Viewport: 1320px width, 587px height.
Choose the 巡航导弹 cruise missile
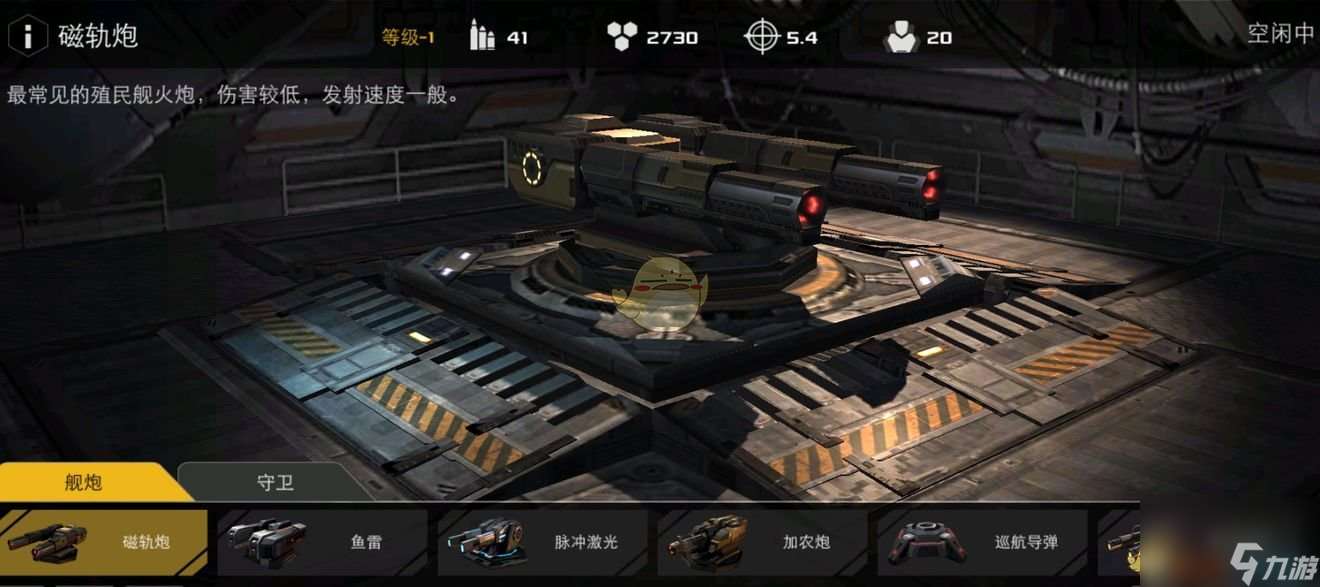(983, 542)
